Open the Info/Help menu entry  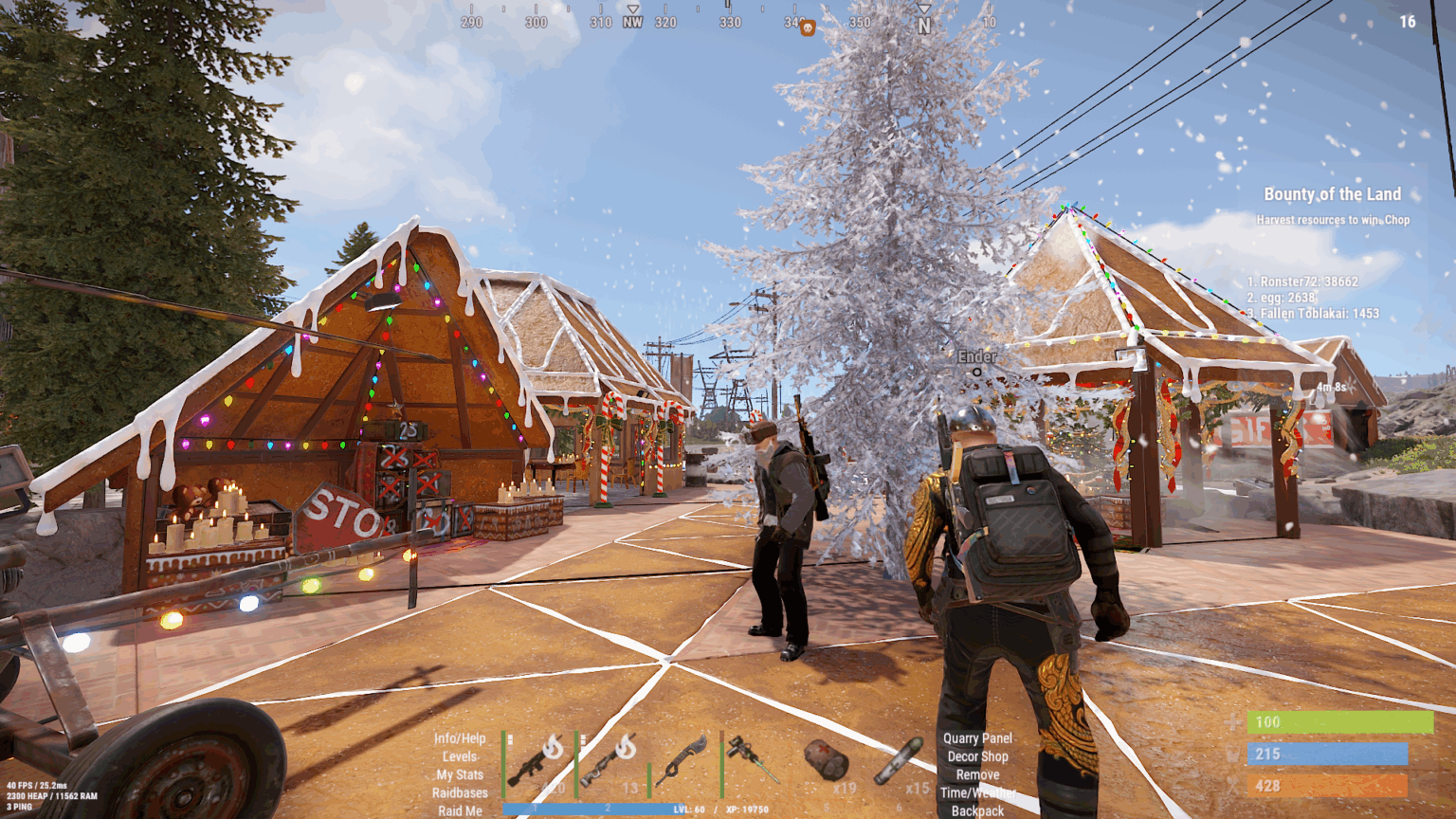click(459, 737)
